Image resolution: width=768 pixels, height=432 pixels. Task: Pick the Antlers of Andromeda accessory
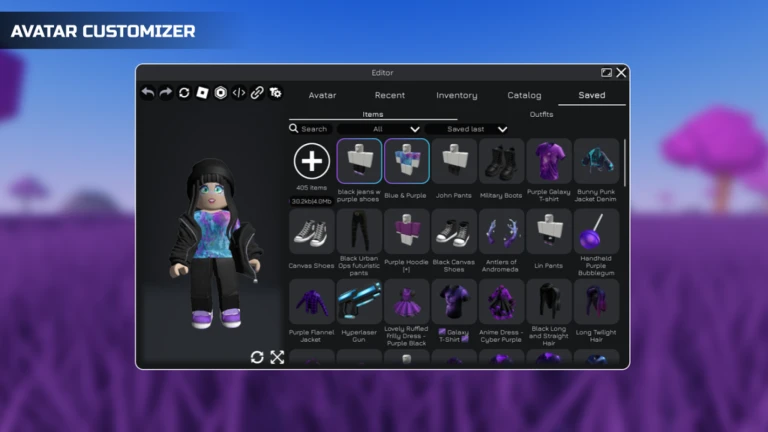(501, 231)
